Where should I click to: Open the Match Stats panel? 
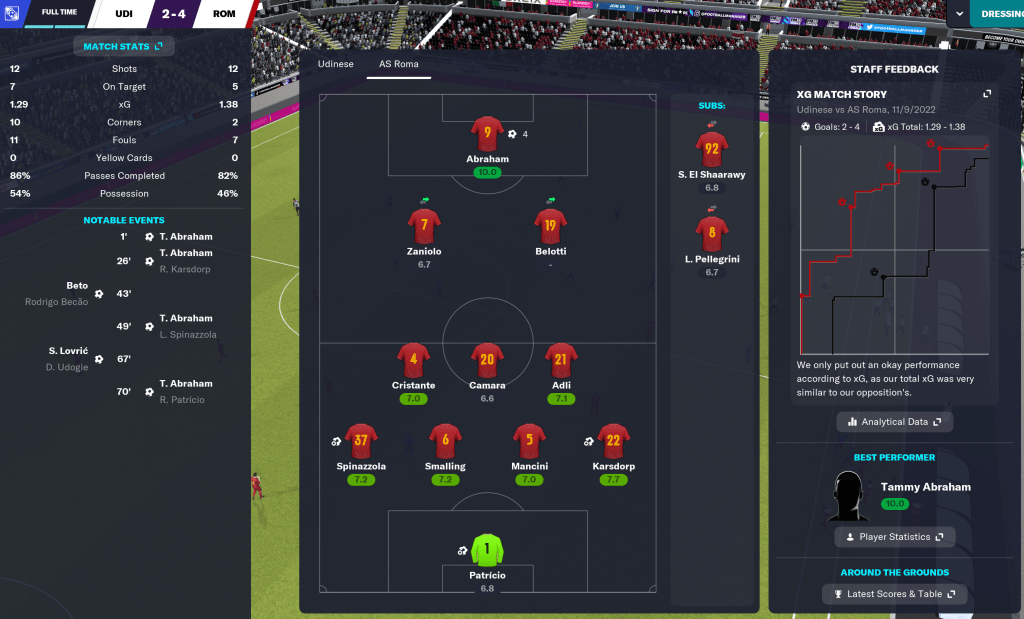coord(123,46)
